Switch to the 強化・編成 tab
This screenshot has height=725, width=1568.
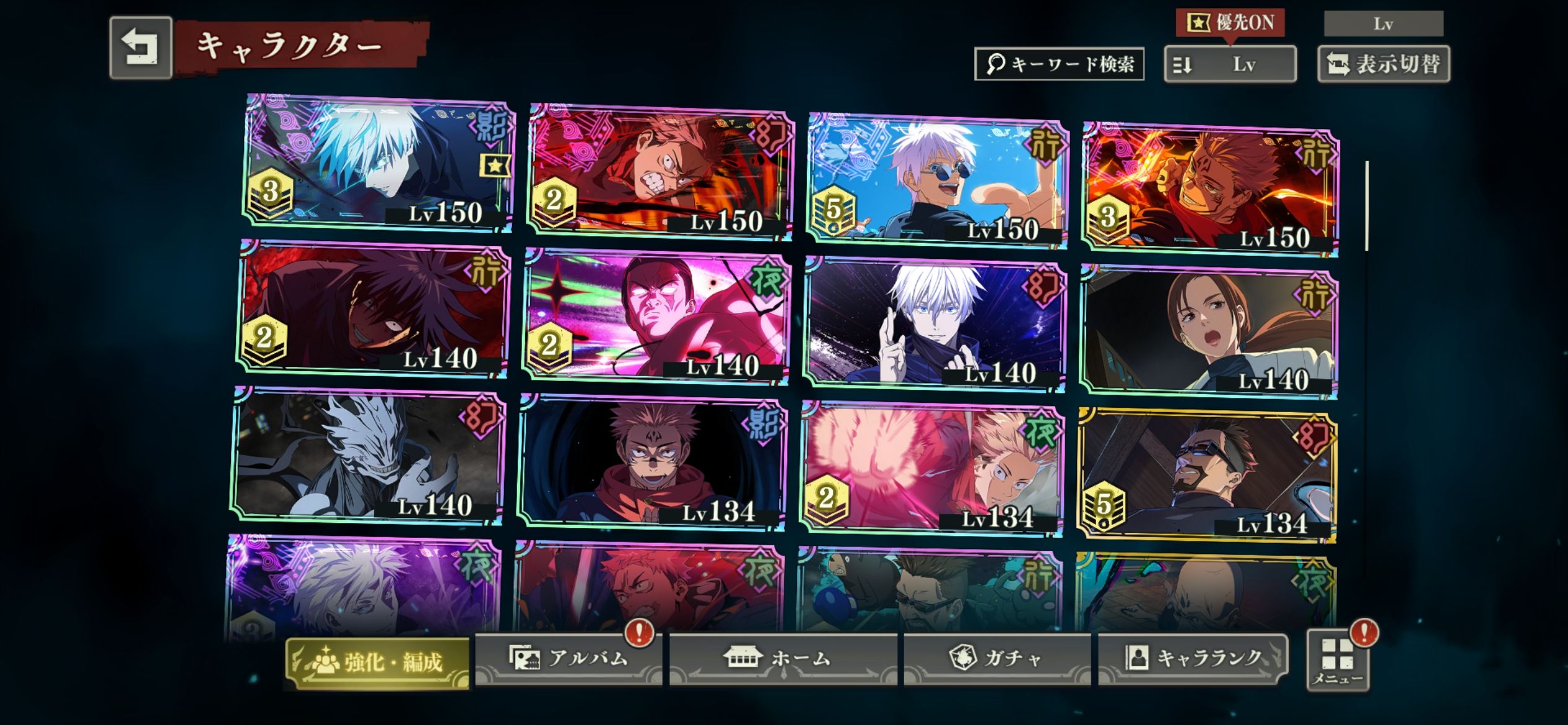coord(377,662)
